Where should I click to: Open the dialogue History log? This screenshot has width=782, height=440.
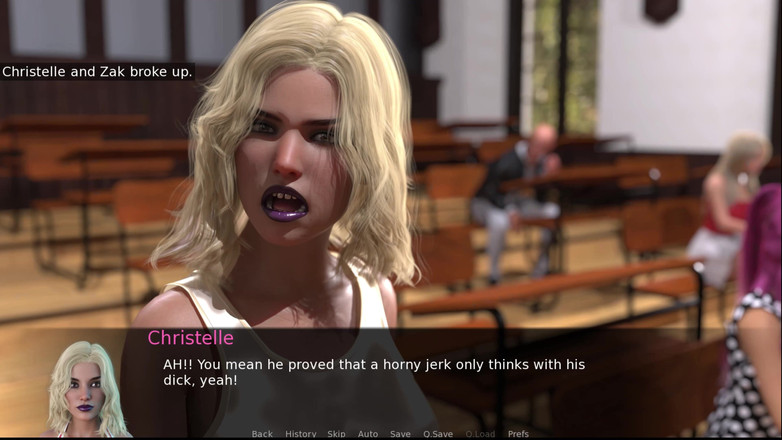click(x=301, y=434)
